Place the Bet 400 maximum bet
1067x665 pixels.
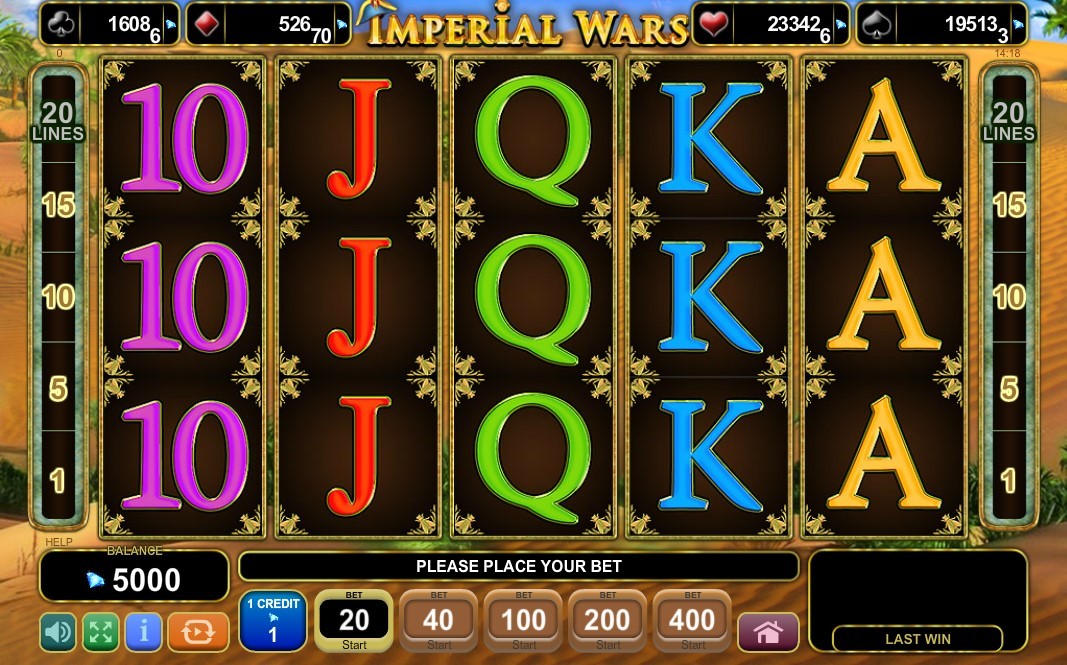coord(691,621)
